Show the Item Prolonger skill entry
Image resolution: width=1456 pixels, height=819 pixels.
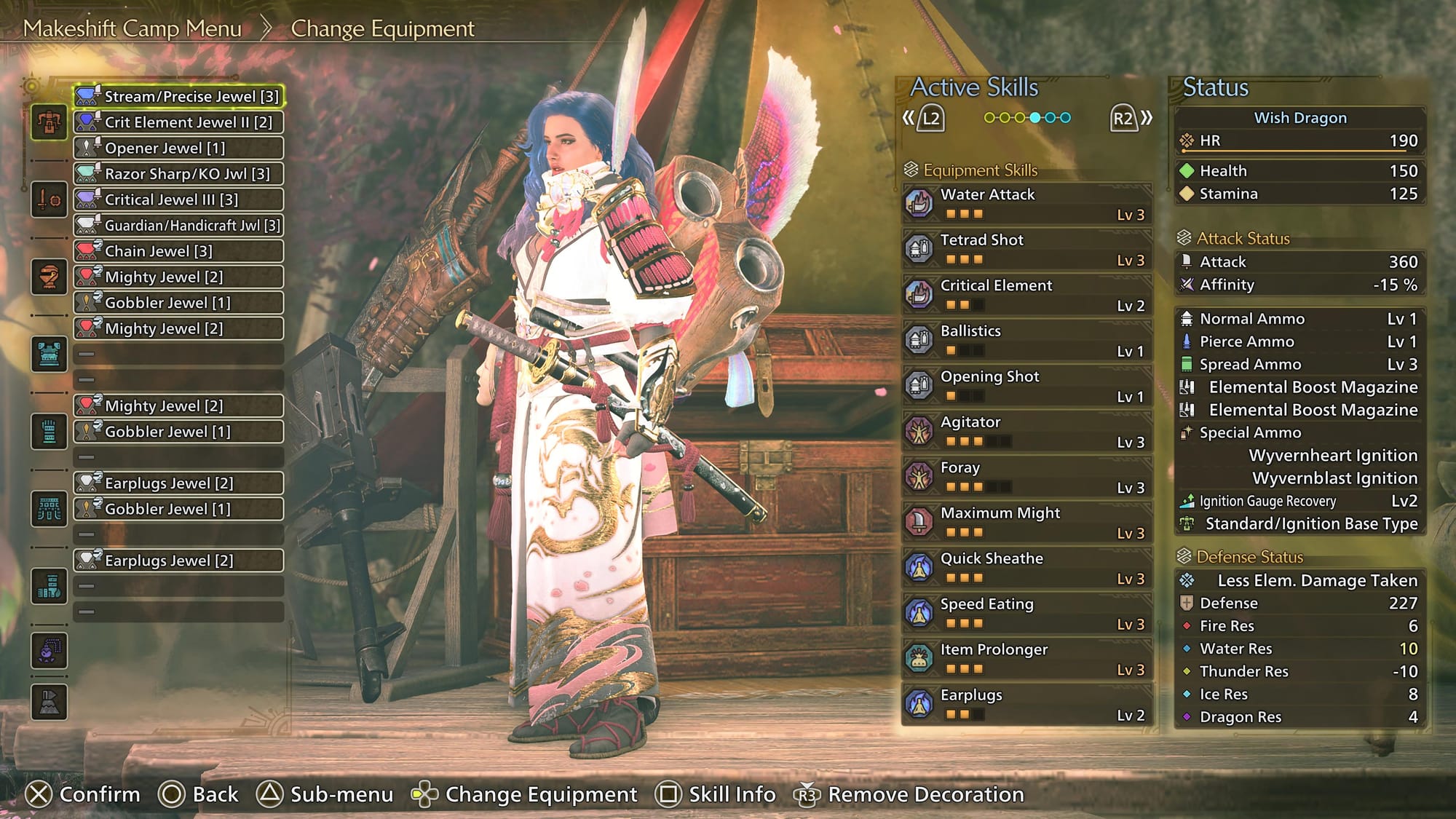coord(1026,658)
